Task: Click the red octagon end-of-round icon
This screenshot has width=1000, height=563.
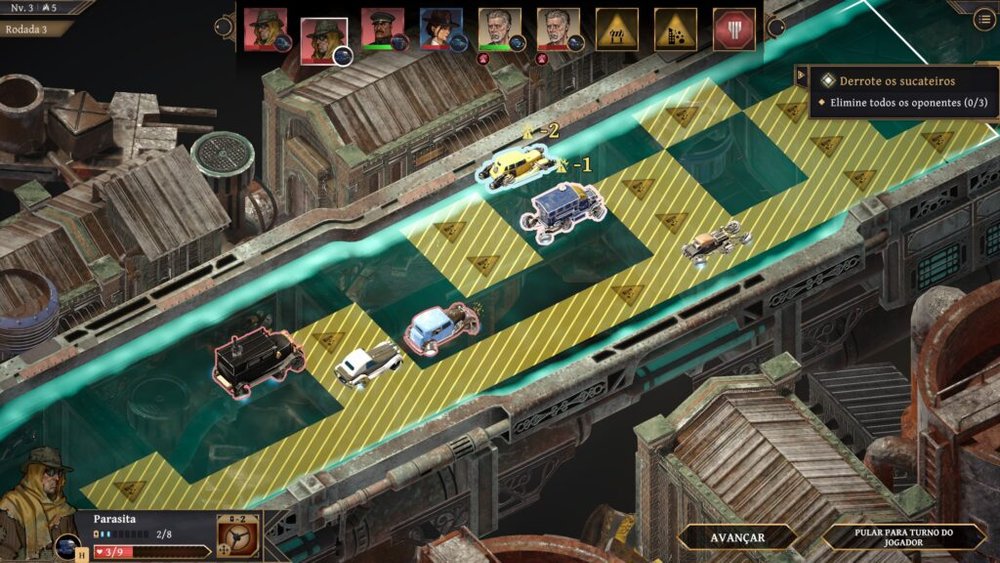Action: (734, 29)
